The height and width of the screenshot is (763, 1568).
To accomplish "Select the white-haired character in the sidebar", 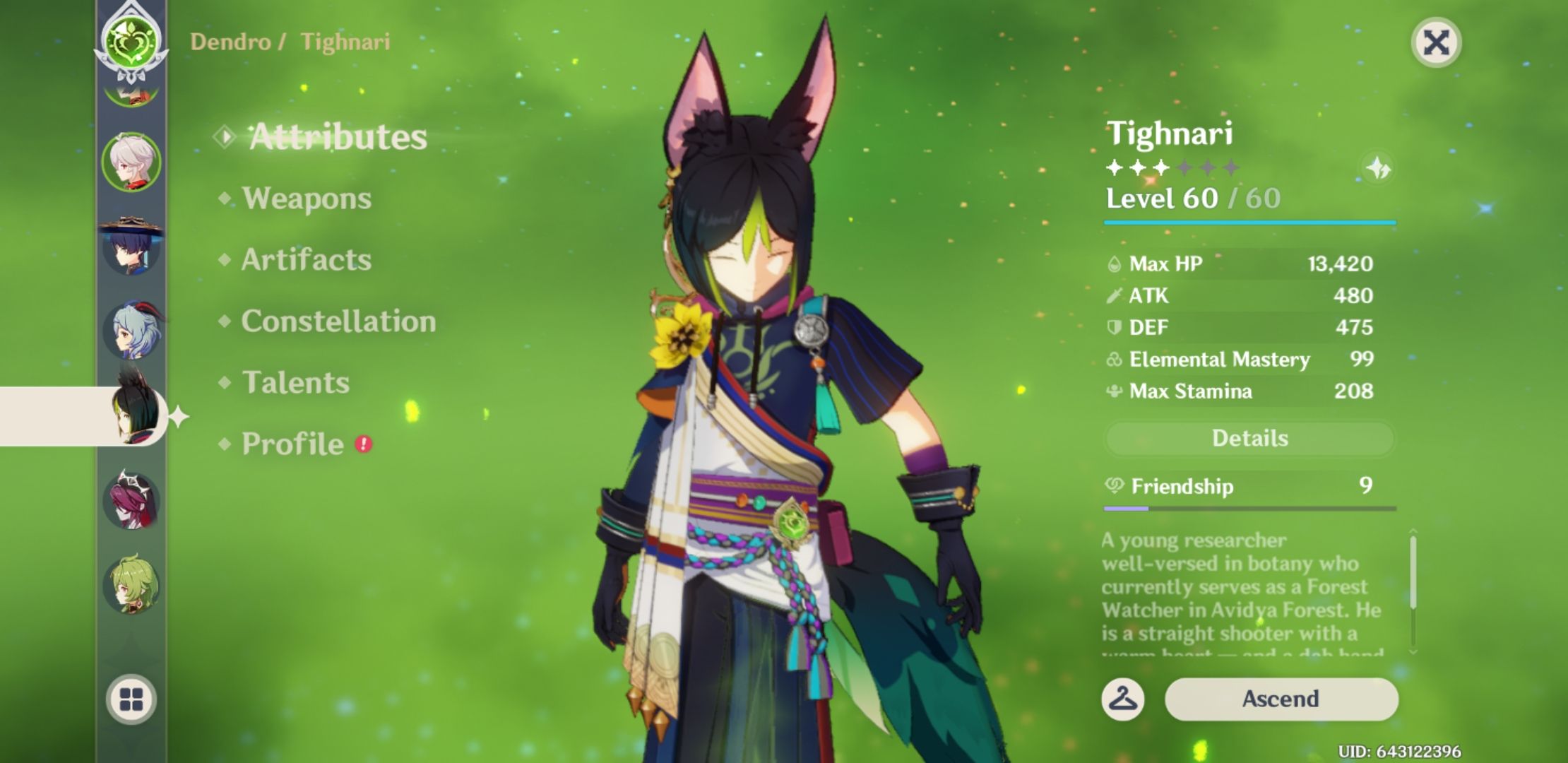I will pyautogui.click(x=131, y=160).
